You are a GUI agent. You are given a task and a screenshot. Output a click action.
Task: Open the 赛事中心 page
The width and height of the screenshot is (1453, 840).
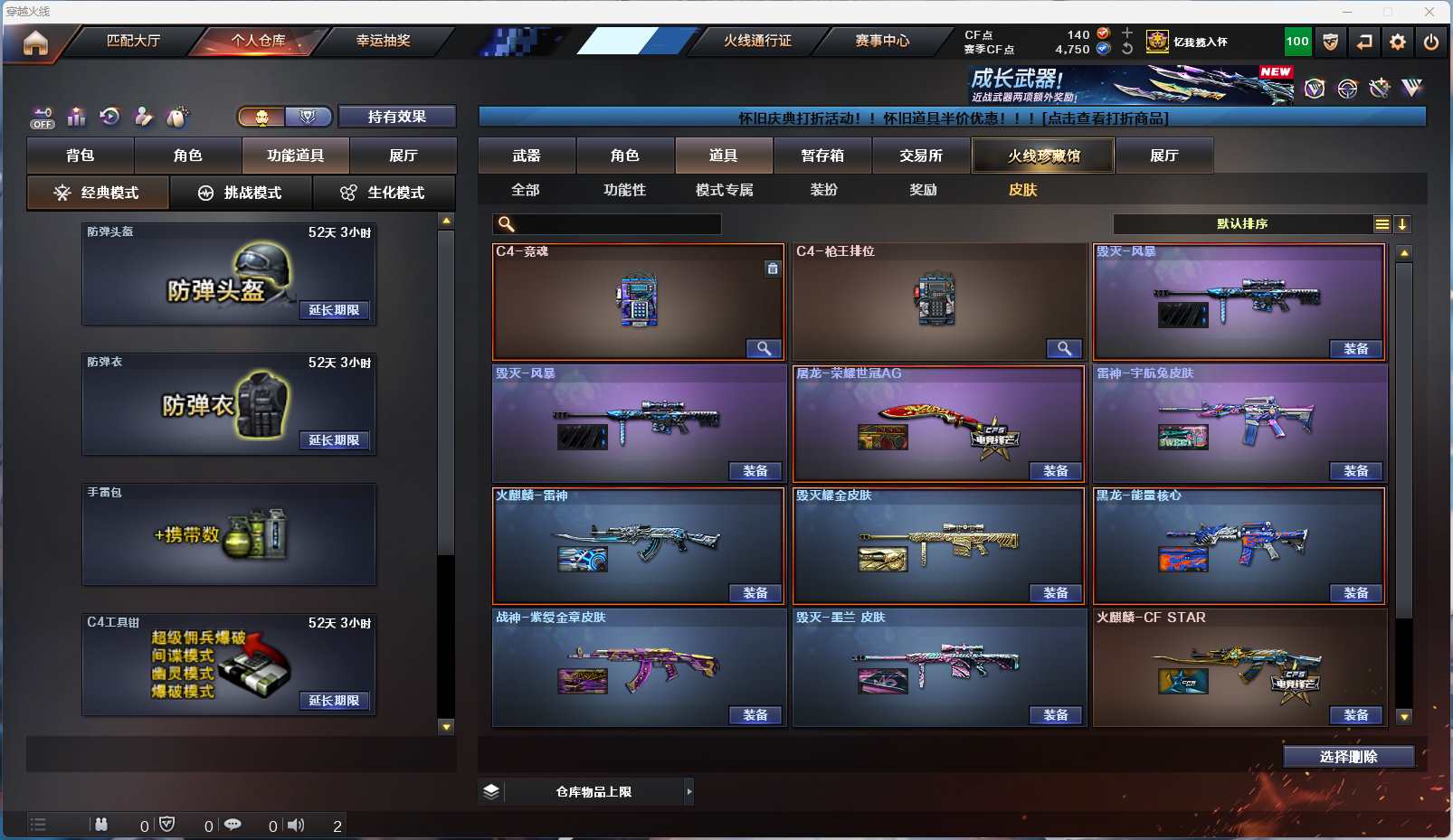tap(882, 41)
